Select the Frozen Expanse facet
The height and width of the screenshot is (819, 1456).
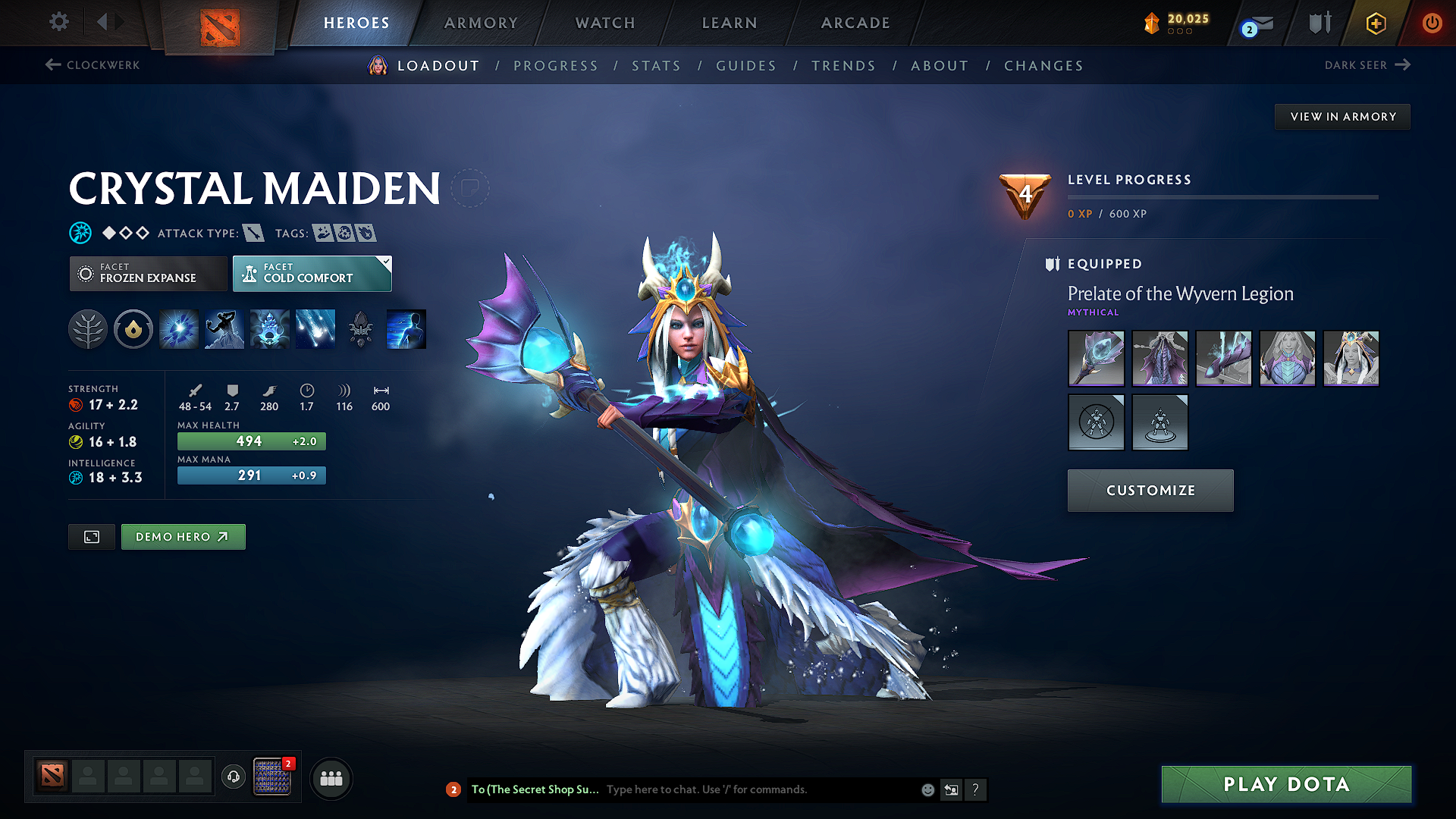point(148,273)
